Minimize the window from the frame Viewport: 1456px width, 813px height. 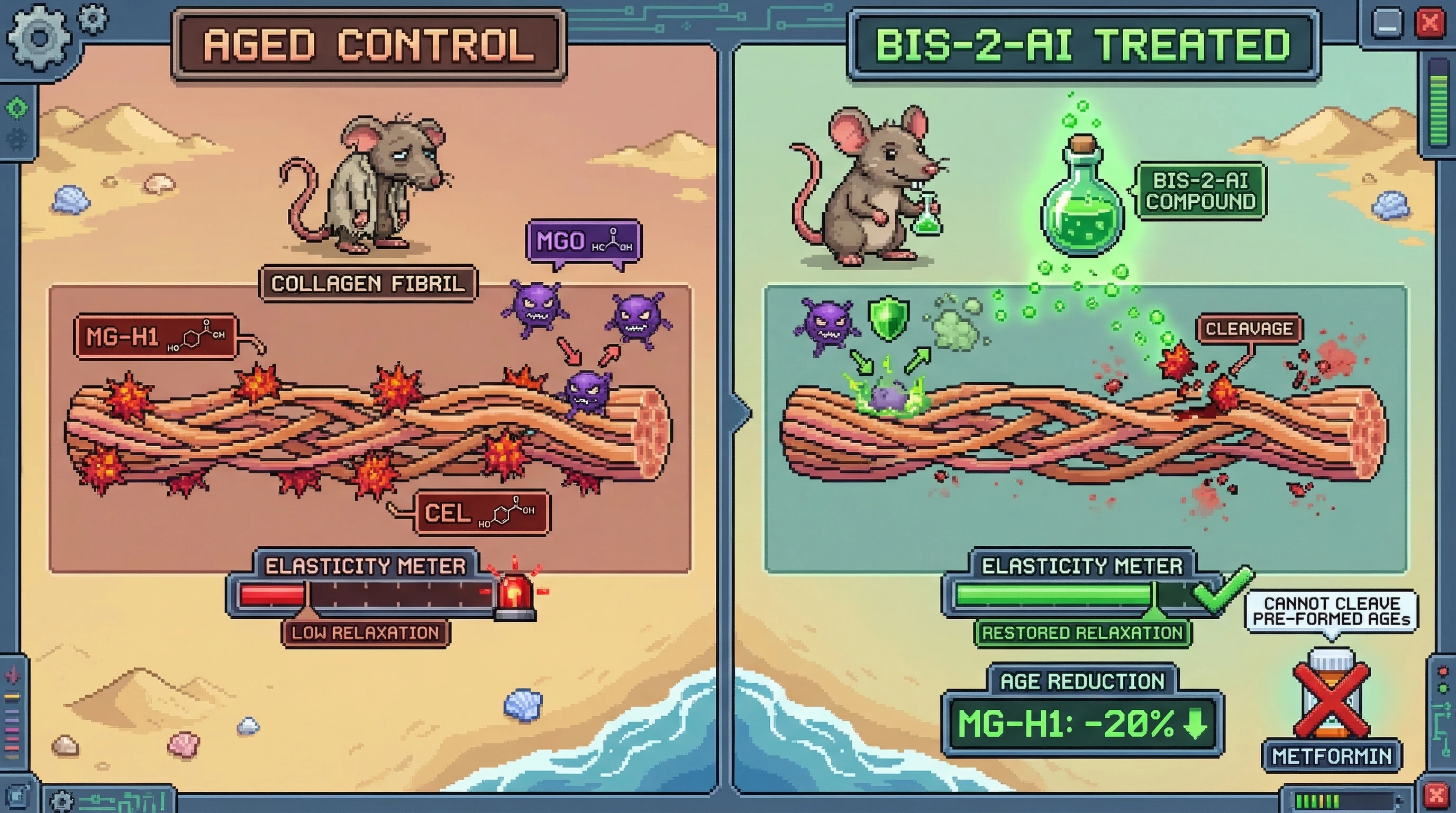click(1387, 24)
